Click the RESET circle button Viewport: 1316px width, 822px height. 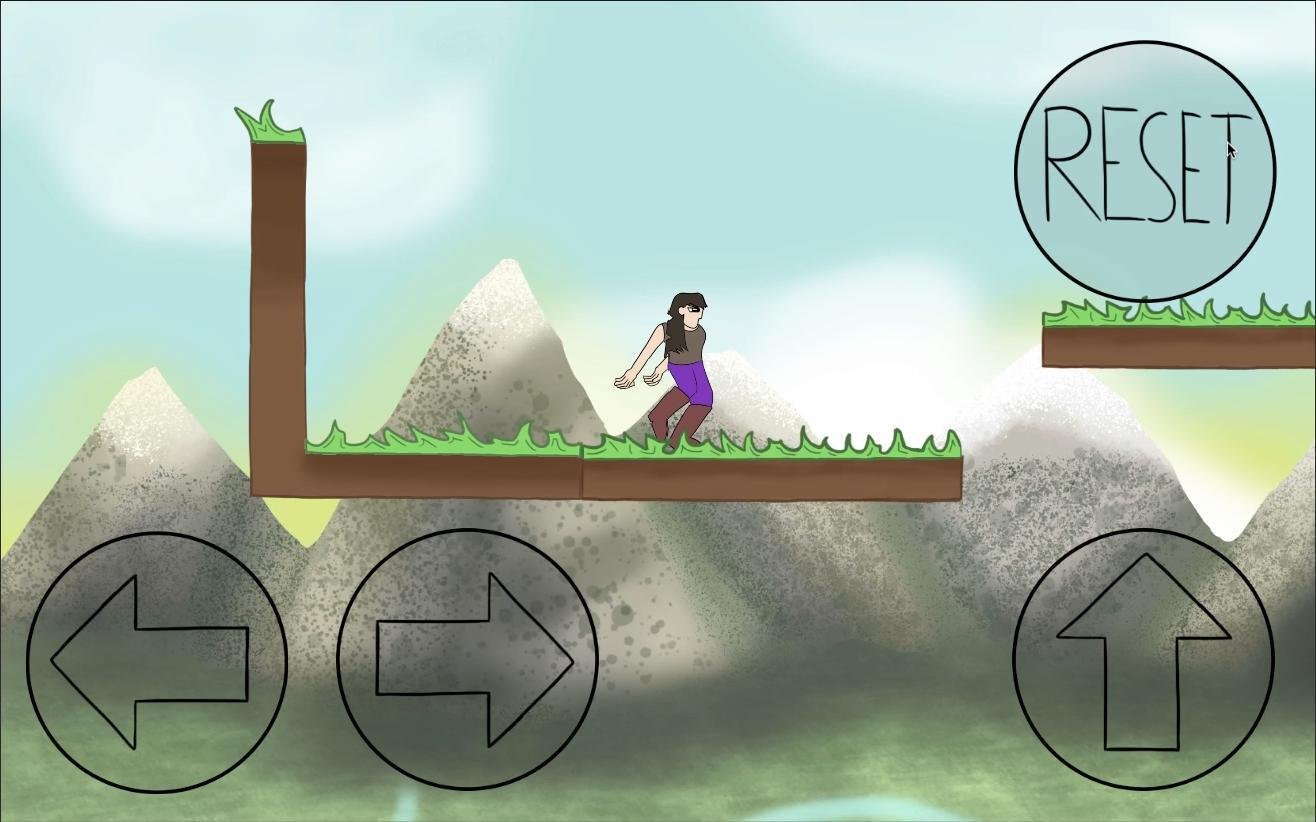pos(1145,170)
